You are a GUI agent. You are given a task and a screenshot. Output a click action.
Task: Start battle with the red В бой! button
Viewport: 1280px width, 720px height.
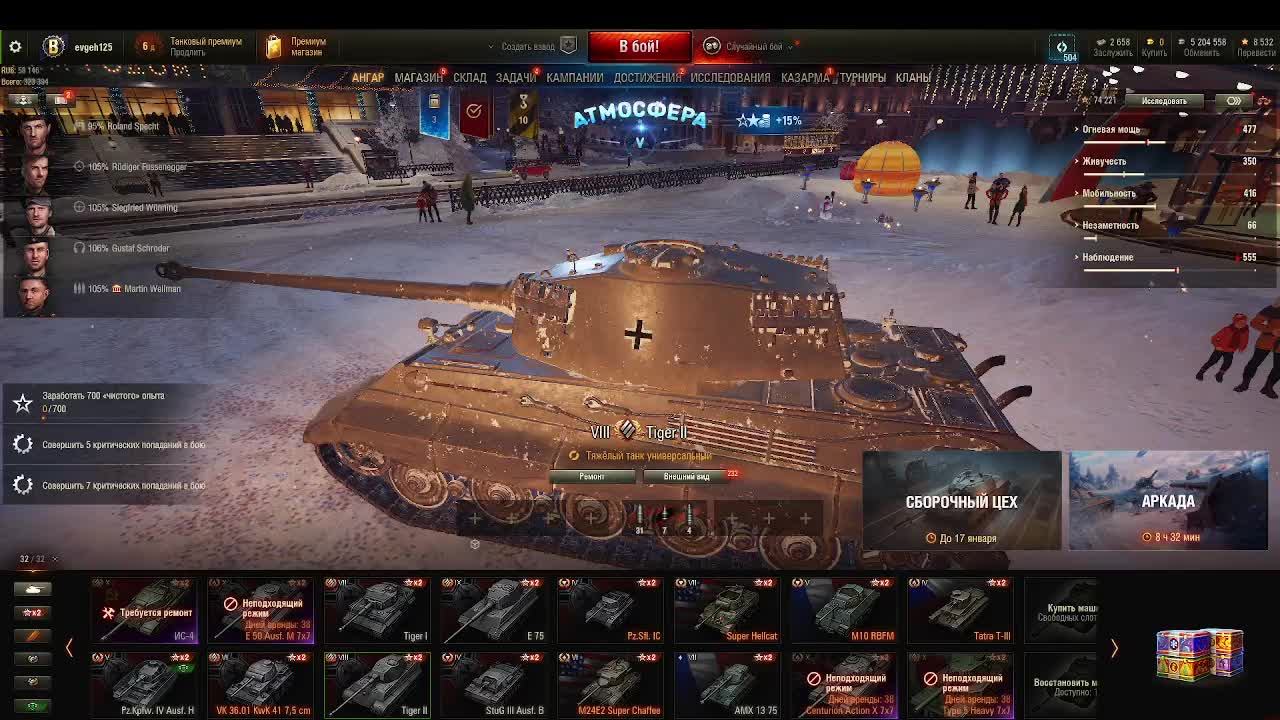639,46
